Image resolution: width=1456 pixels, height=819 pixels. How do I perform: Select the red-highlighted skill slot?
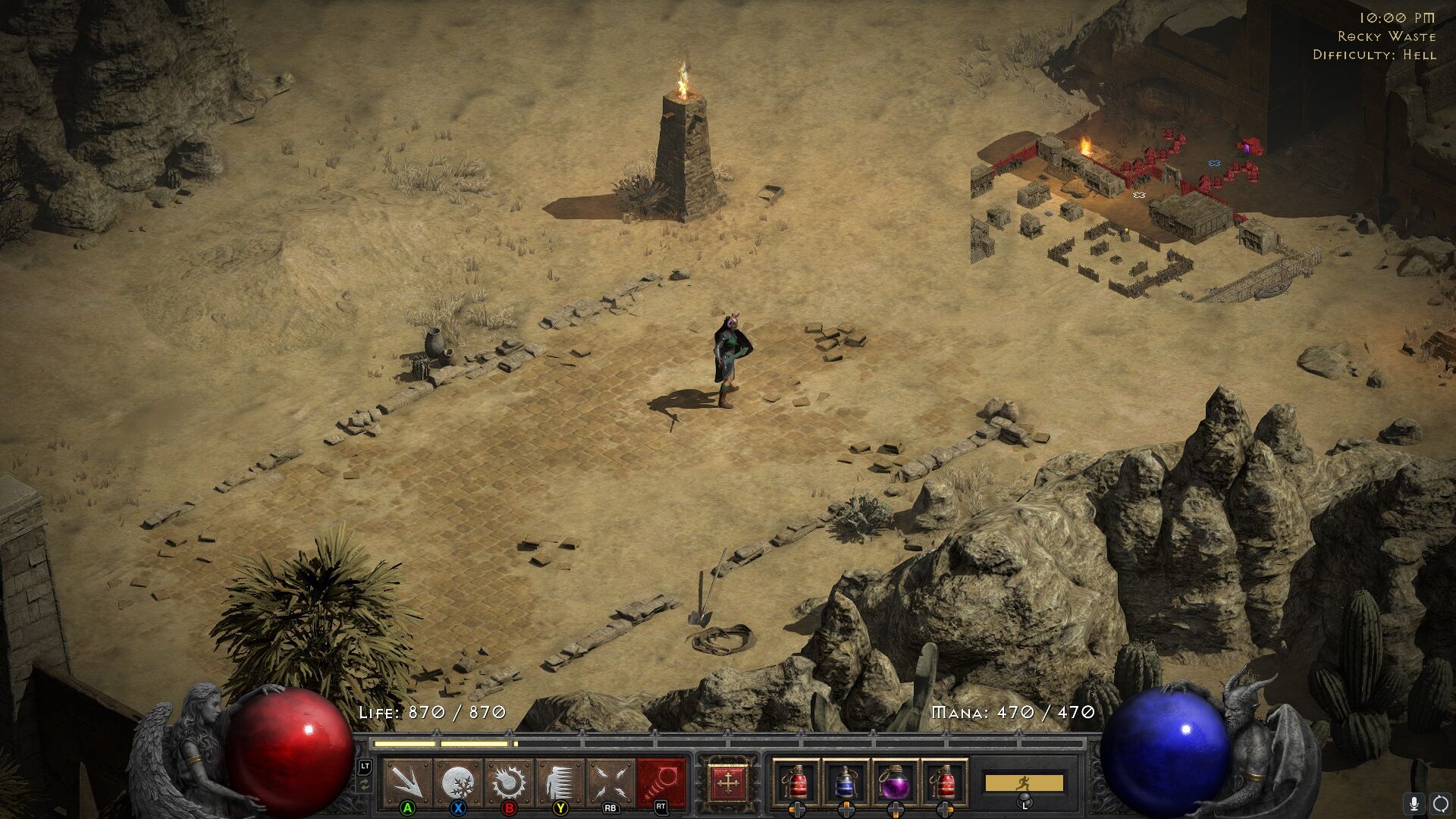661,781
